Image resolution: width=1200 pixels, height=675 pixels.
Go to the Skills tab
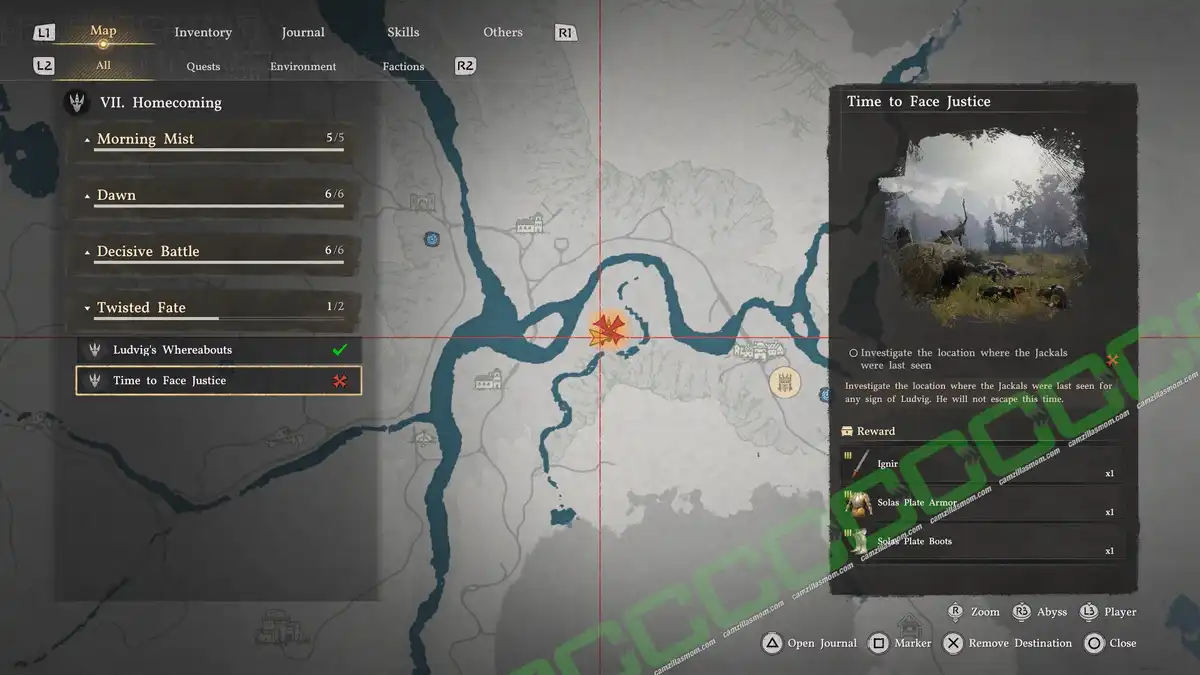pyautogui.click(x=403, y=32)
